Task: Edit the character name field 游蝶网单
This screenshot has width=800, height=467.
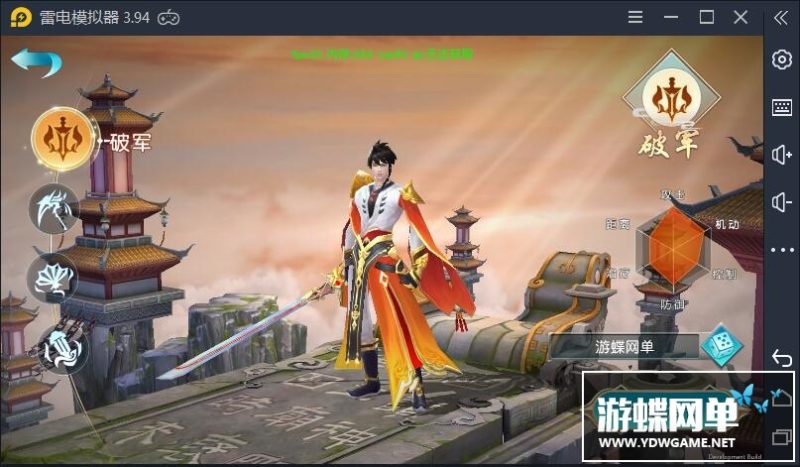Action: 624,347
